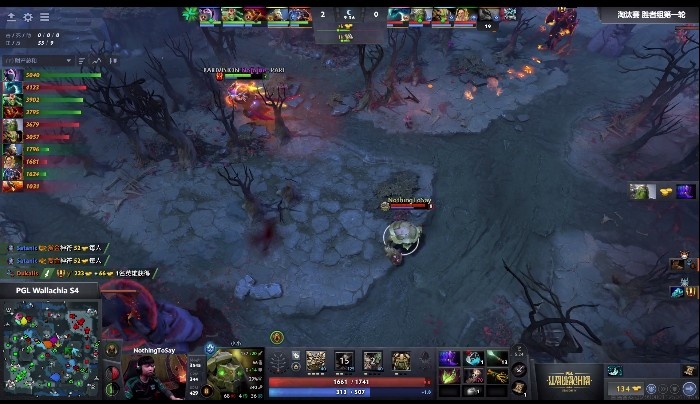The width and height of the screenshot is (700, 404).
Task: Open the shop via the 134 gold button
Action: coord(627,388)
